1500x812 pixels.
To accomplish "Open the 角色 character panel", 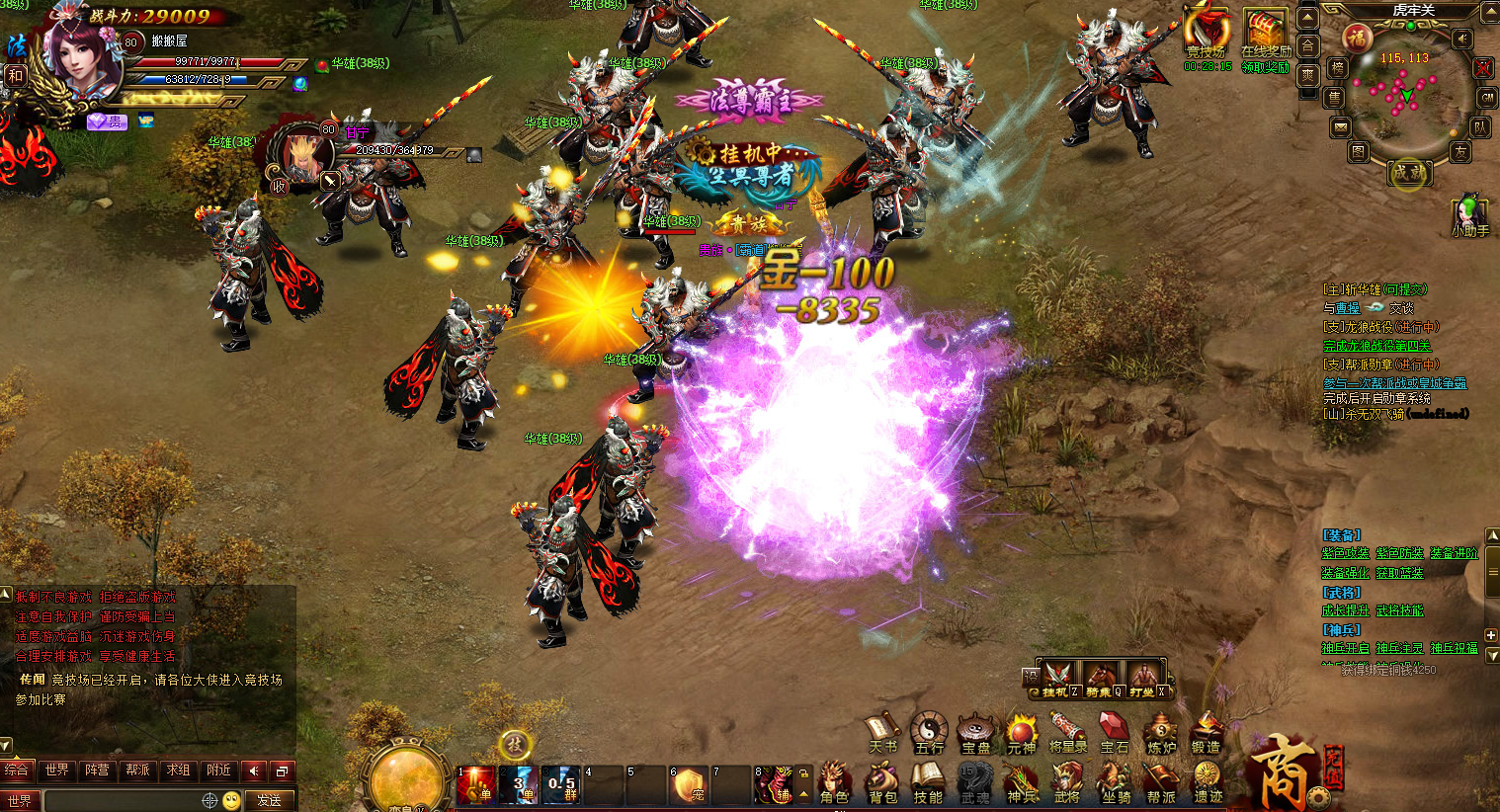I will [x=833, y=781].
